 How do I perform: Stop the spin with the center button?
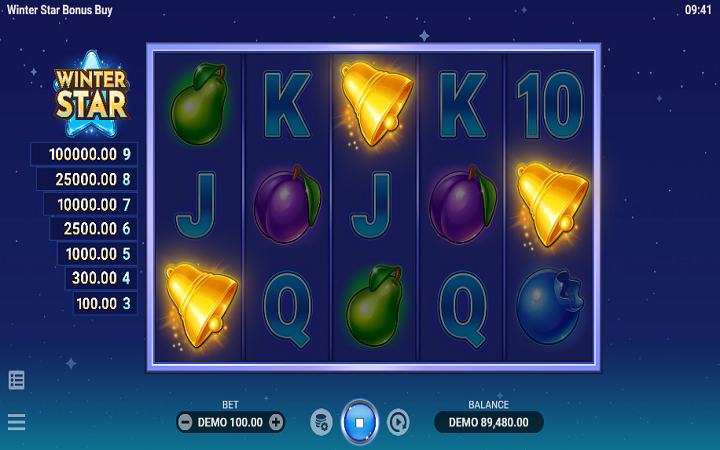coord(359,422)
